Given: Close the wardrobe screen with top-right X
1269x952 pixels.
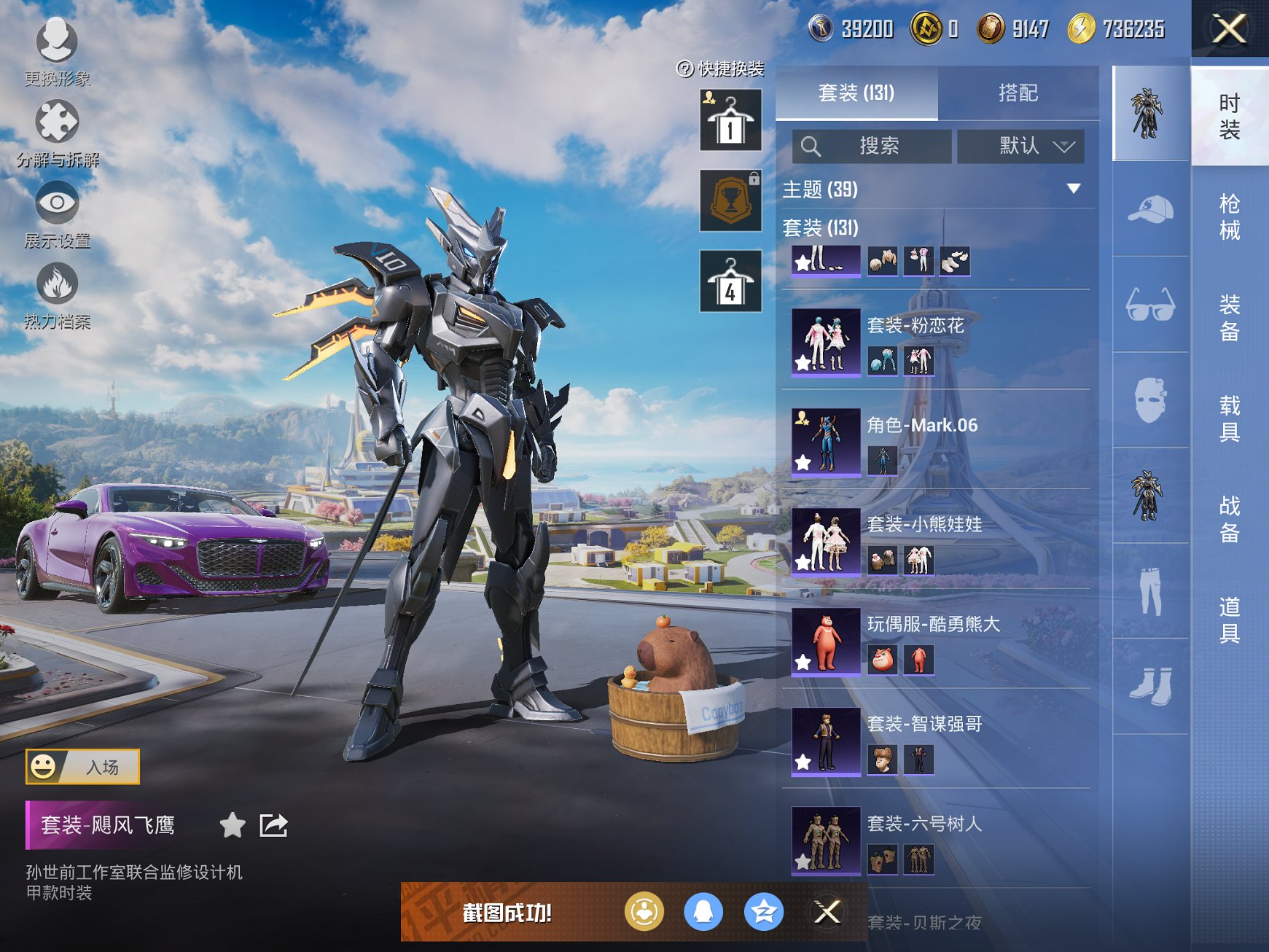Looking at the screenshot, I should [x=1229, y=29].
